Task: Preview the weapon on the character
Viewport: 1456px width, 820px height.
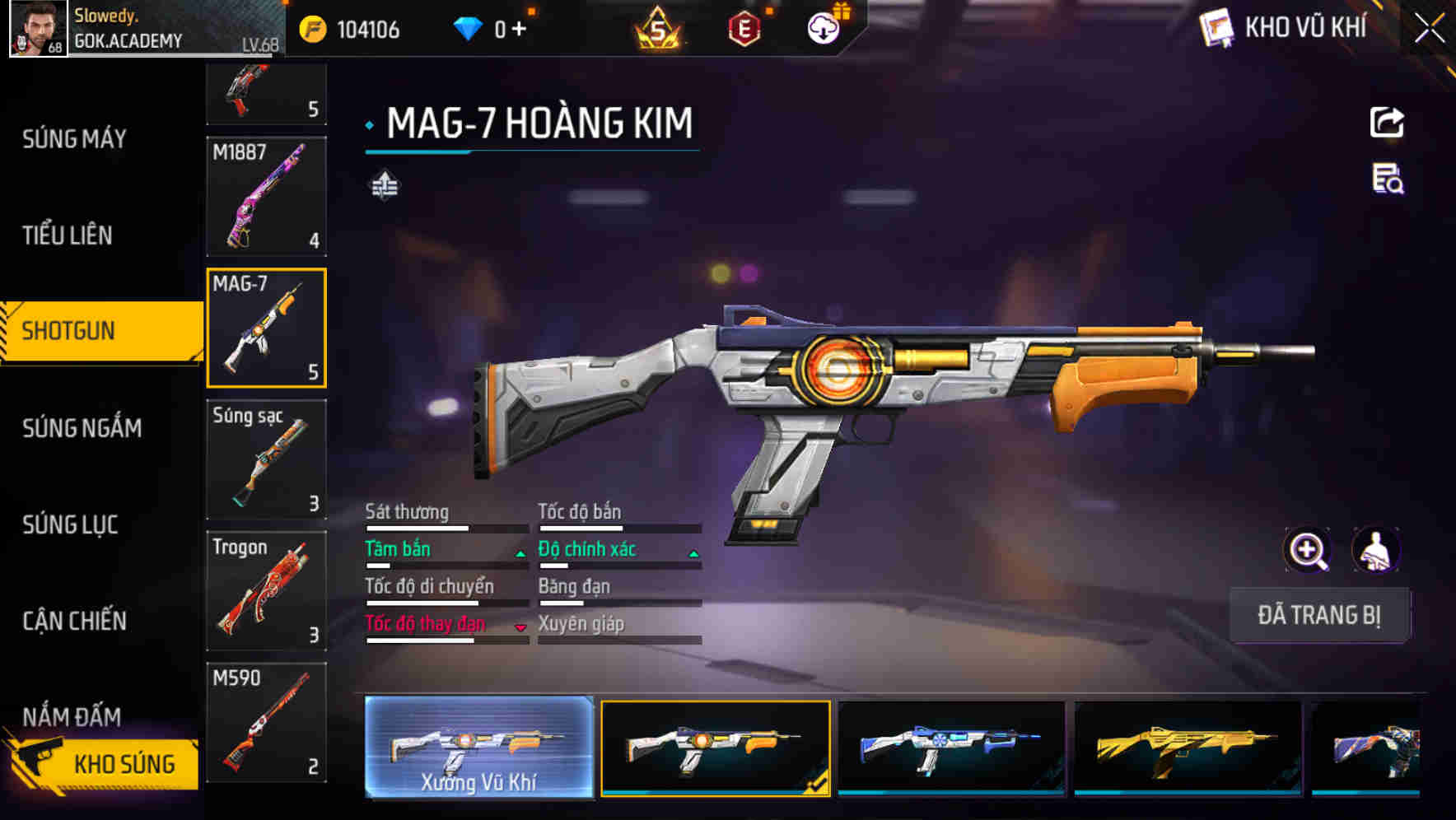Action: pos(1375,550)
